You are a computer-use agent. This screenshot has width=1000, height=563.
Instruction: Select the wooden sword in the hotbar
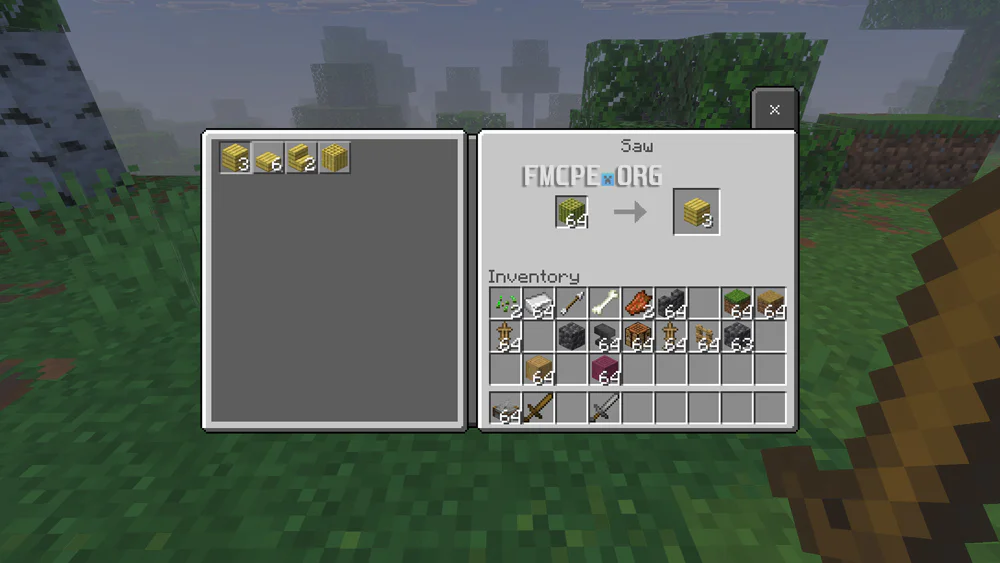point(538,408)
